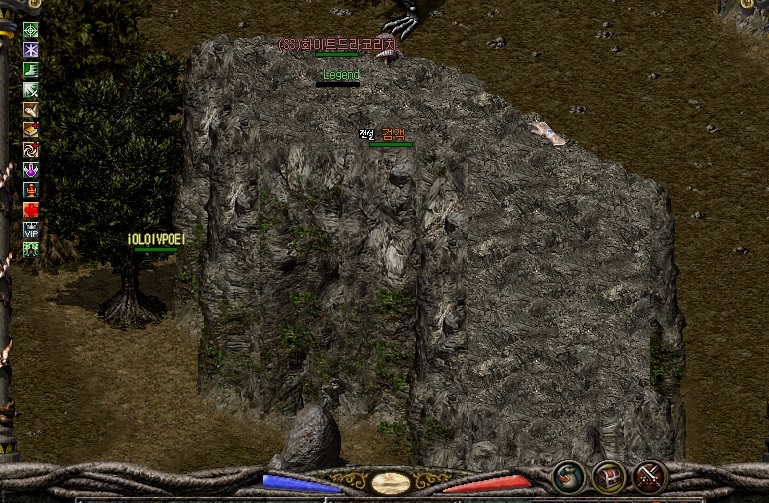Open the treasure chest inventory button

(609, 477)
